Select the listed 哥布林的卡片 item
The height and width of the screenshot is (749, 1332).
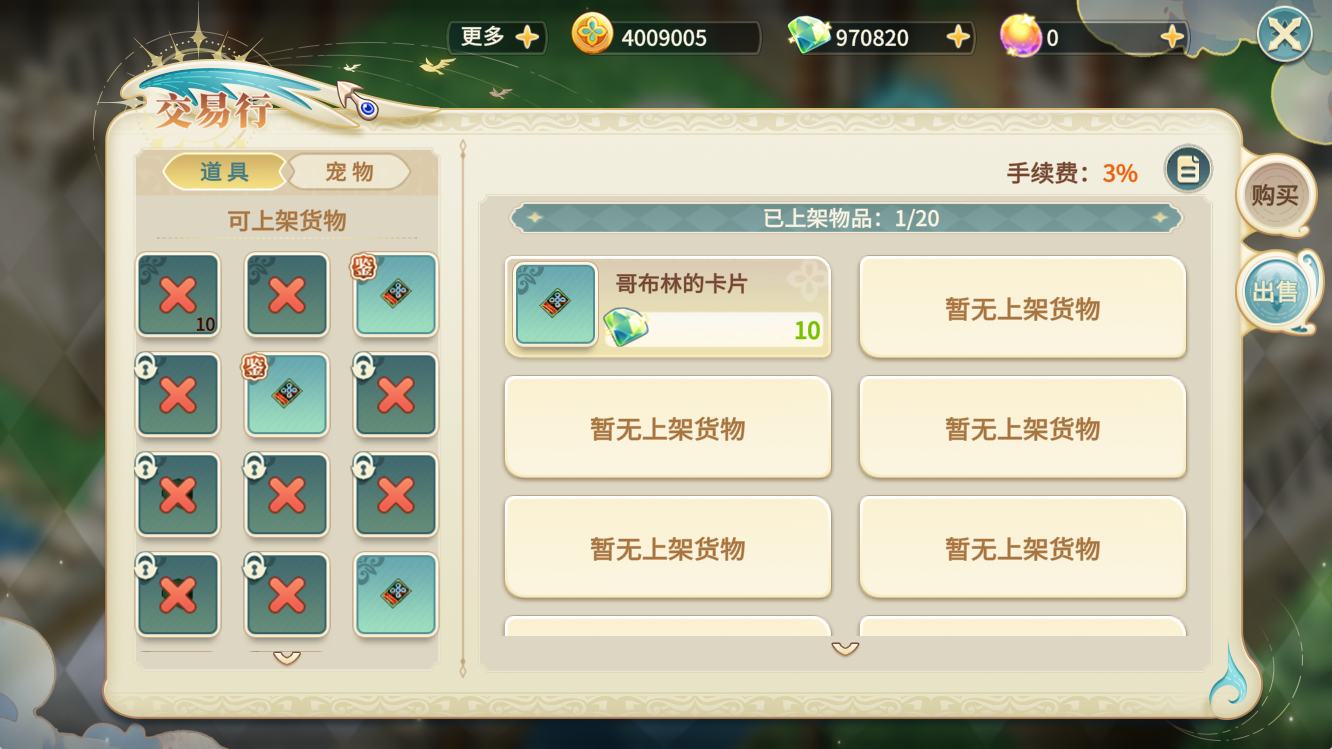(668, 307)
